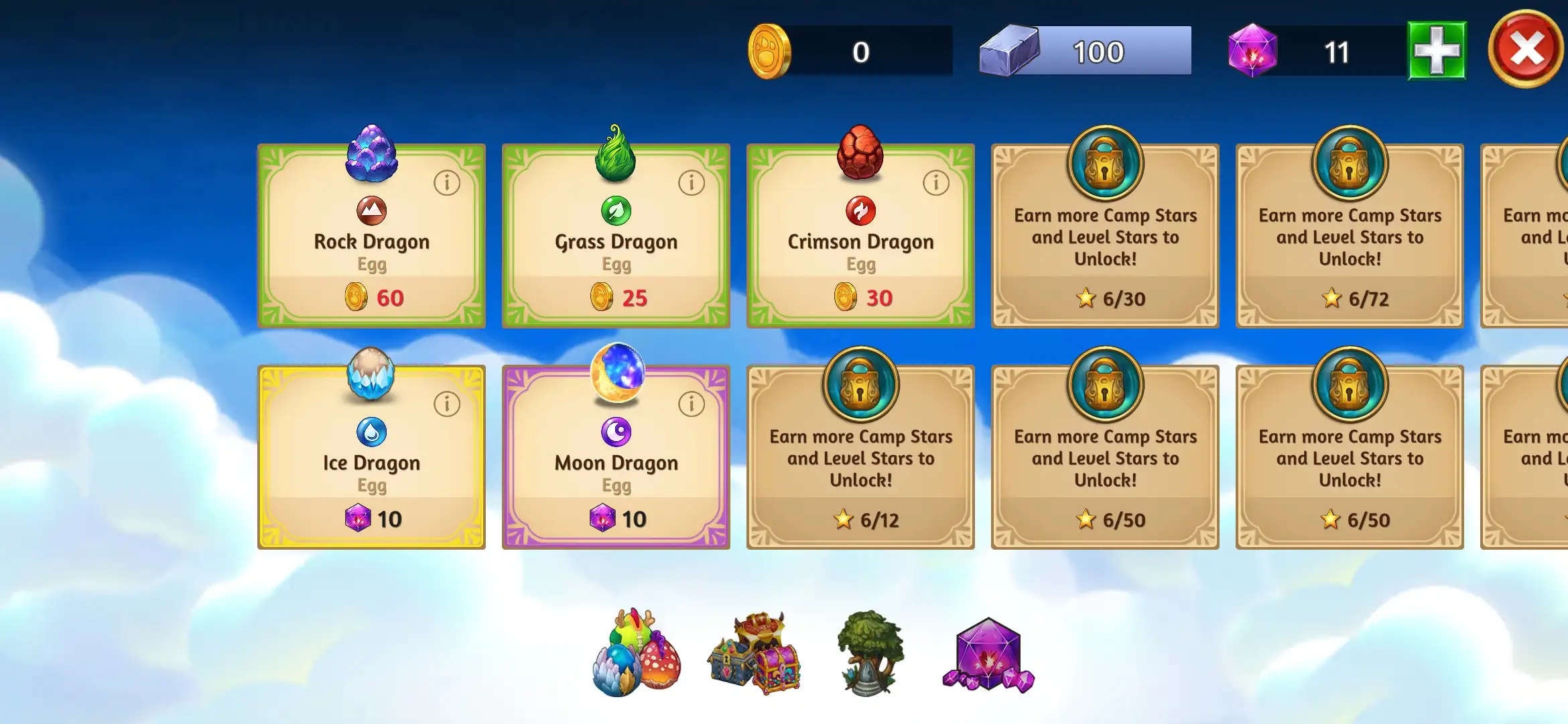Viewport: 1568px width, 724px height.
Task: Click the water droplet icon on Ice Dragon card
Action: point(371,431)
